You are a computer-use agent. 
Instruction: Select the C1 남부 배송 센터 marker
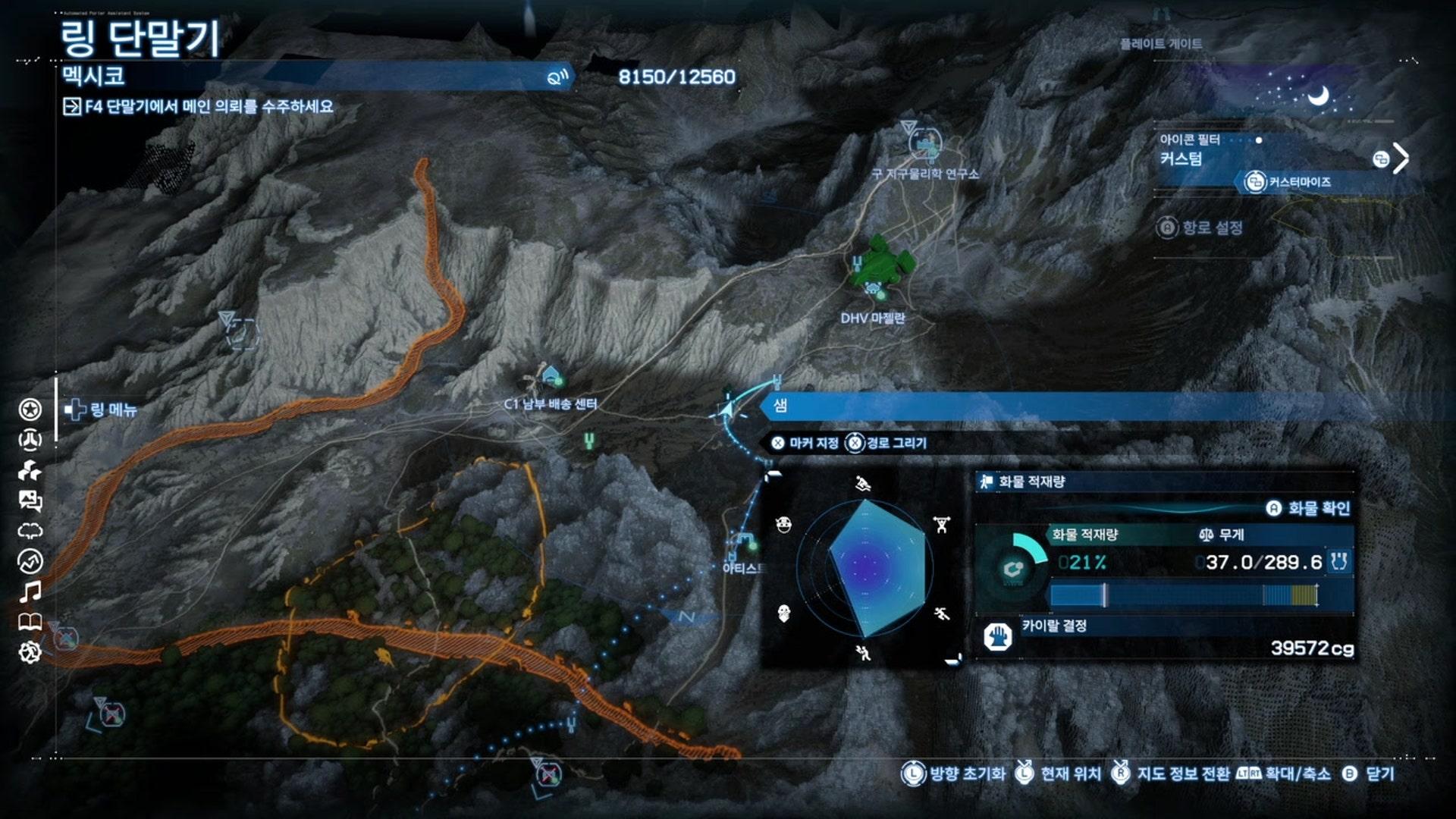[x=551, y=376]
